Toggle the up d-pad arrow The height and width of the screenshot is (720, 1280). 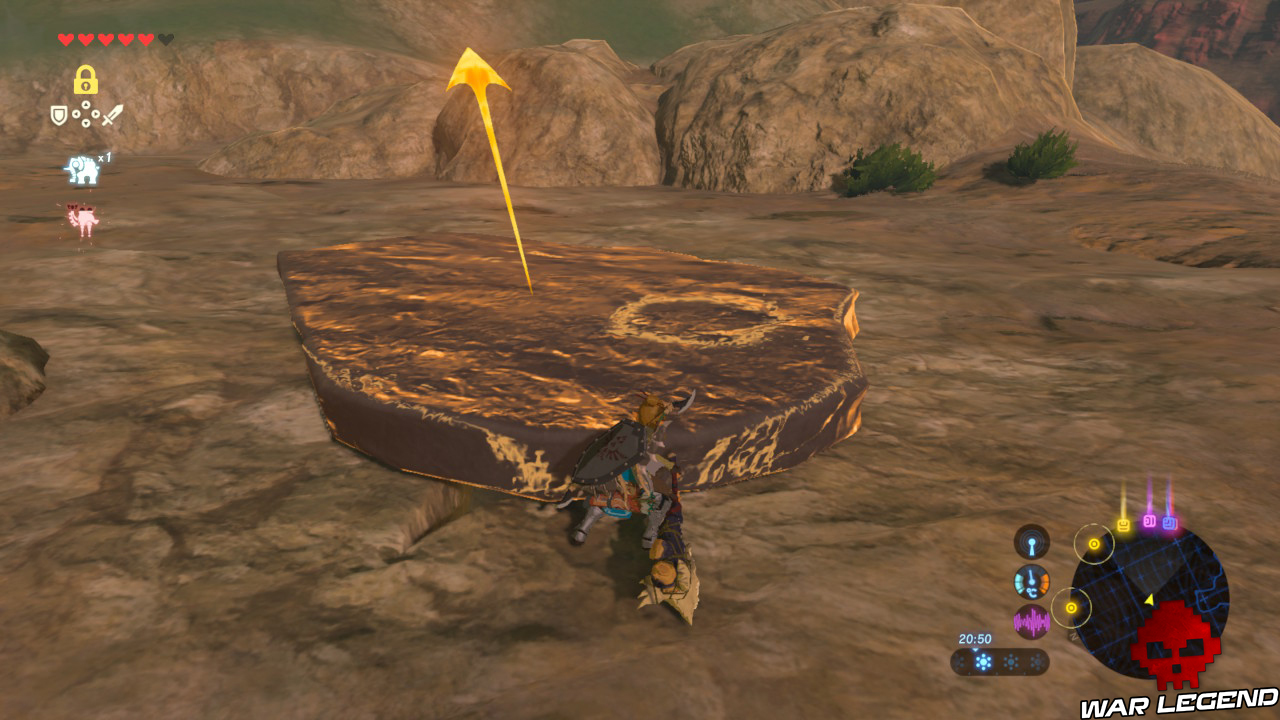(86, 104)
